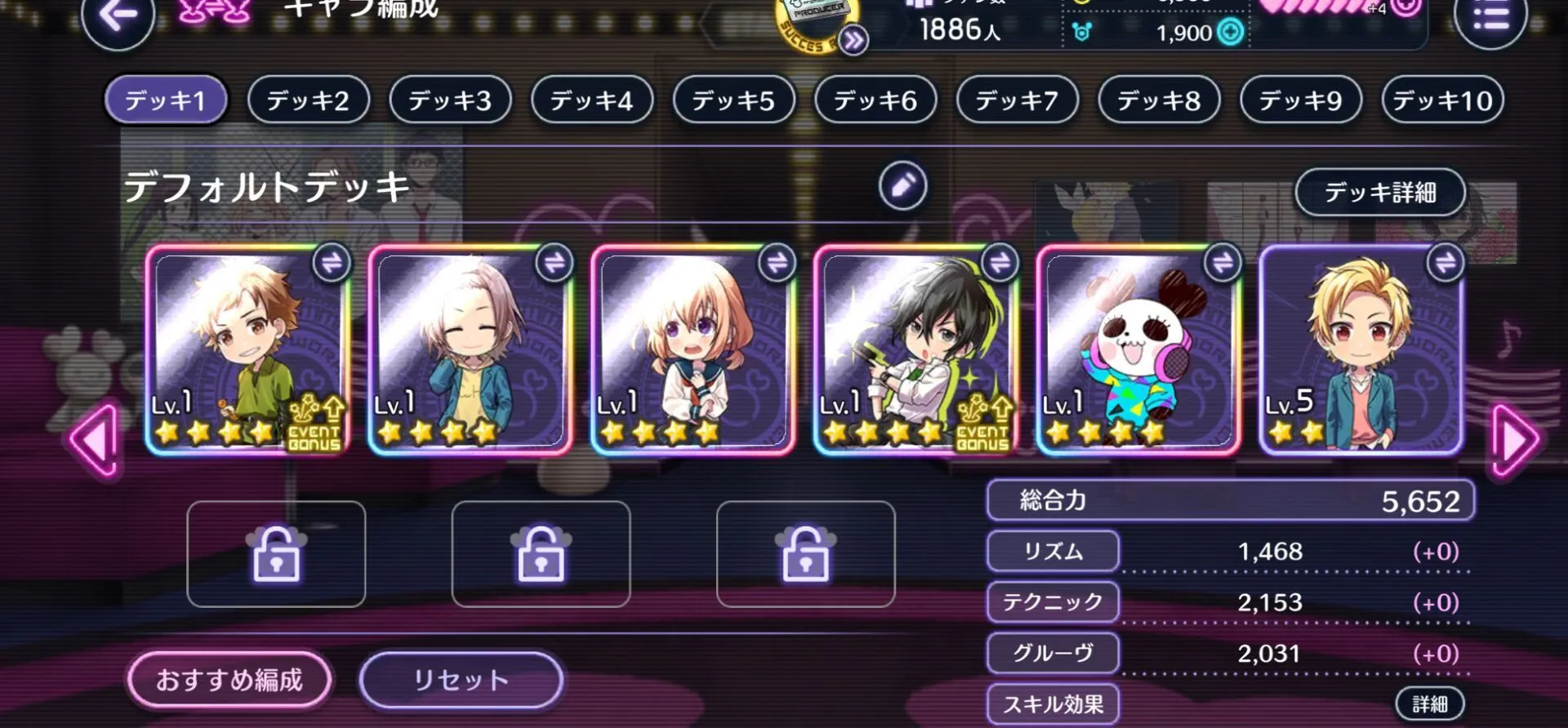This screenshot has height=728, width=1568.
Task: Show the previous deck with the left arrow
Action: point(95,441)
